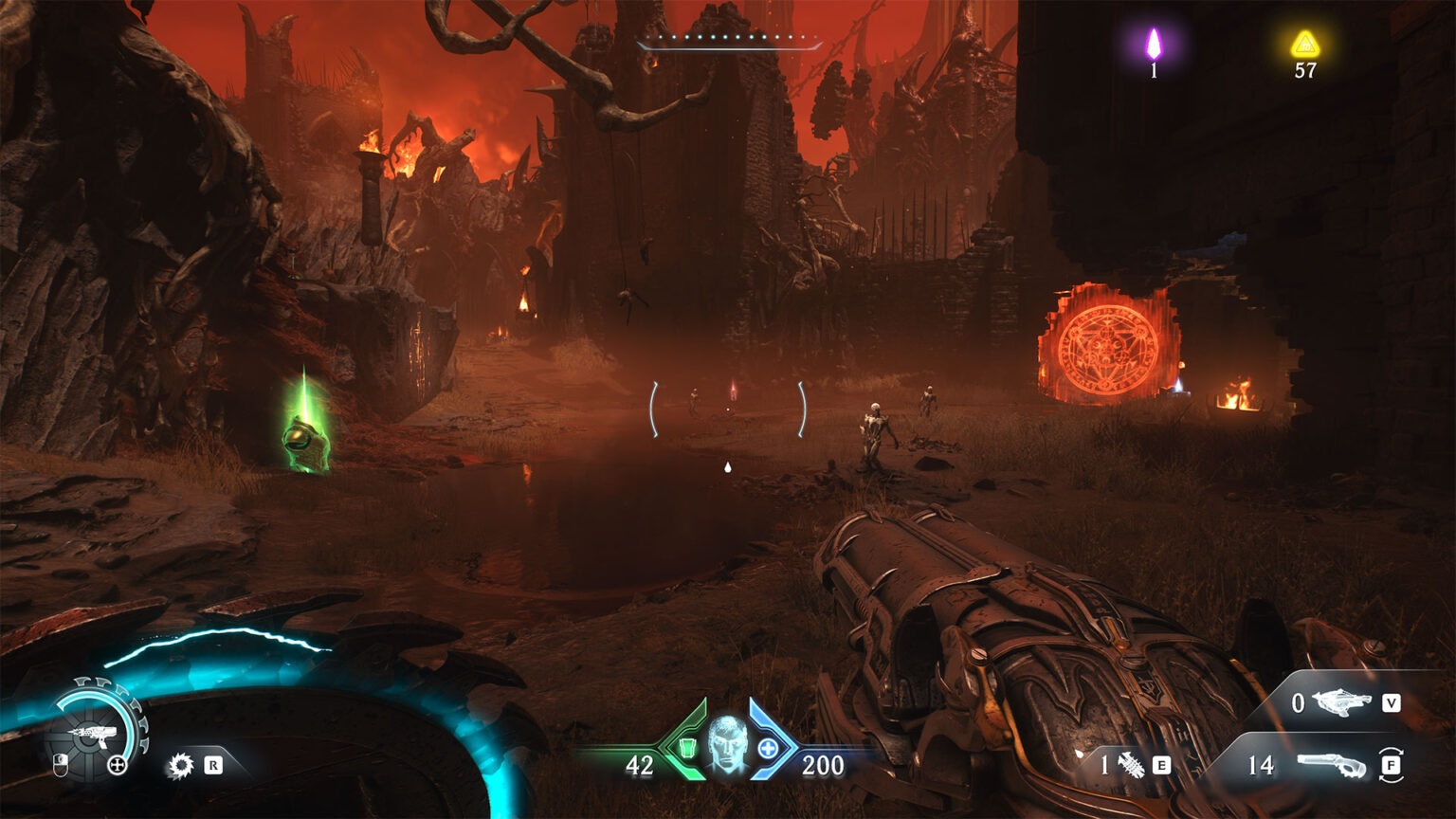Image resolution: width=1456 pixels, height=819 pixels.
Task: Click the cross-shaped icon on the shield gauge
Action: (118, 765)
